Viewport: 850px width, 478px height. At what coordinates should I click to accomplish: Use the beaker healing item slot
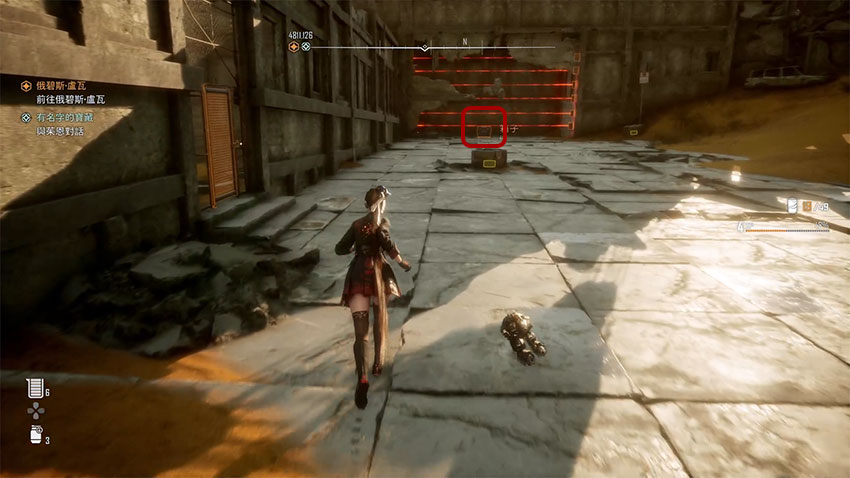[x=34, y=388]
